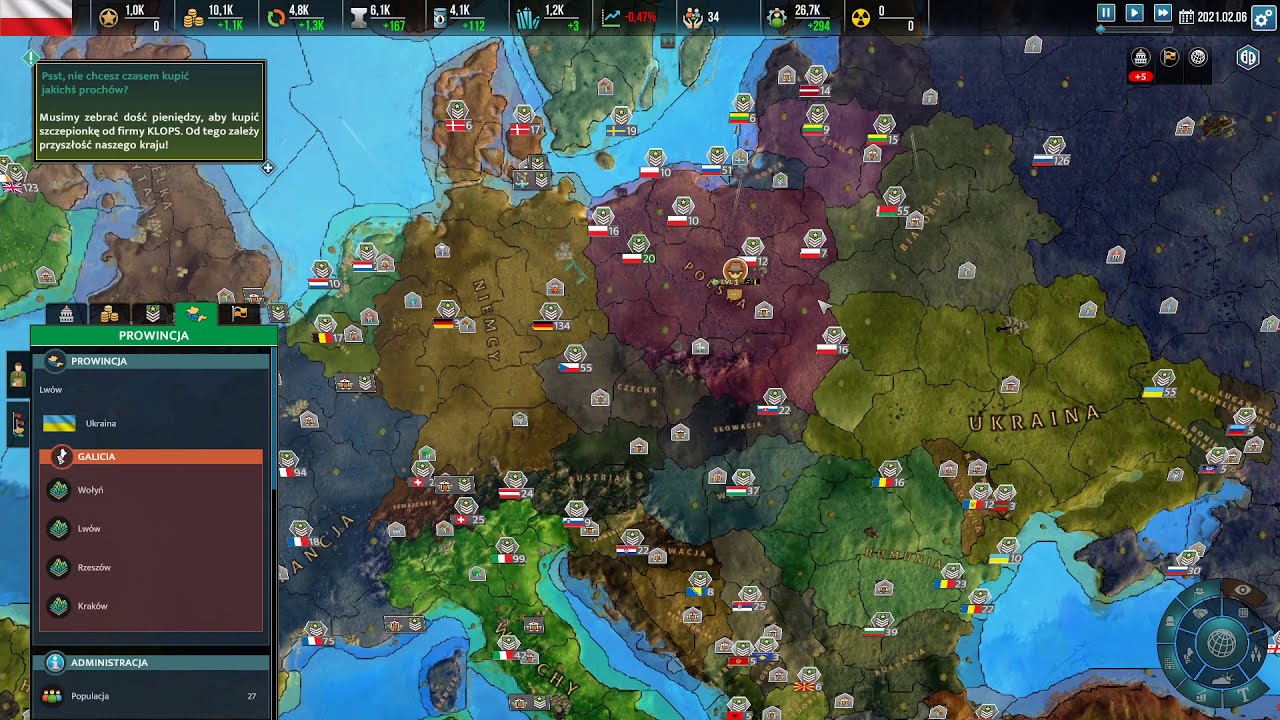Viewport: 1280px width, 720px height.
Task: Open the government building notification icon
Action: click(1140, 57)
